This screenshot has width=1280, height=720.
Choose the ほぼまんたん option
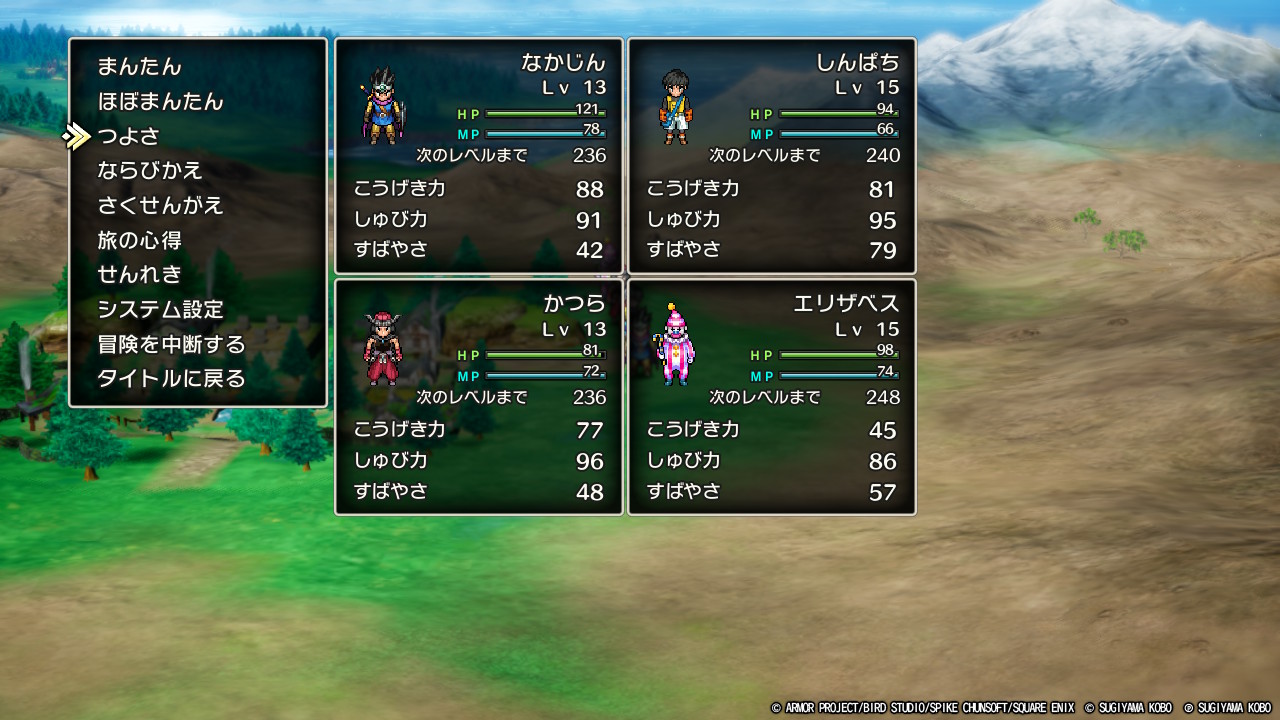[160, 102]
